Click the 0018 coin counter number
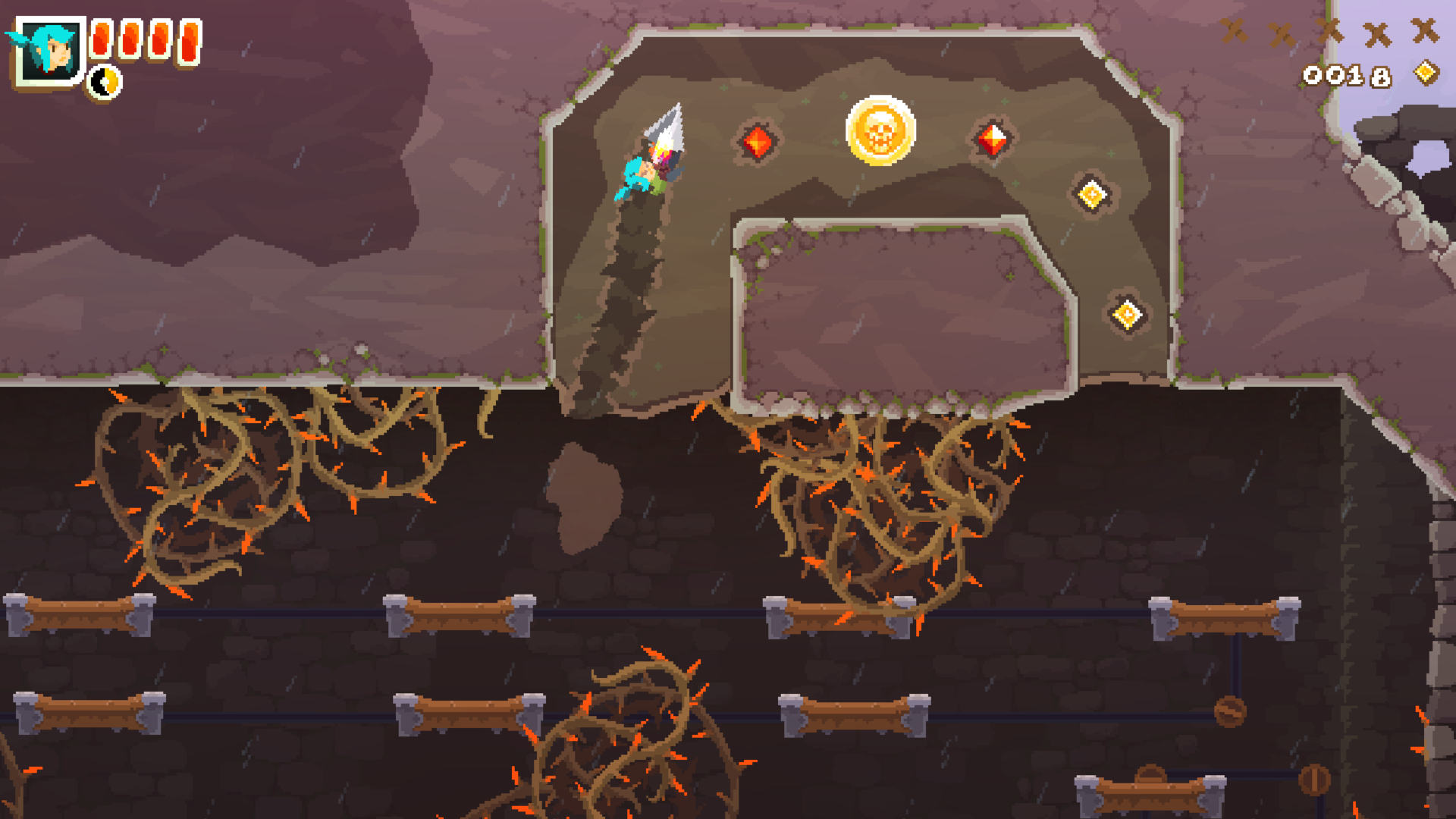The image size is (1456, 819). point(1348,76)
